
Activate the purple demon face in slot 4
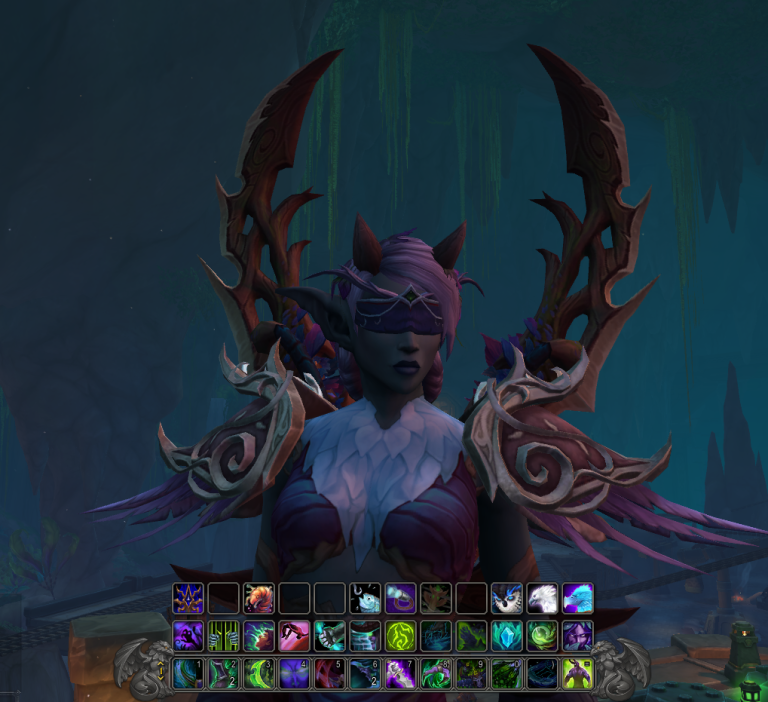pyautogui.click(x=294, y=672)
